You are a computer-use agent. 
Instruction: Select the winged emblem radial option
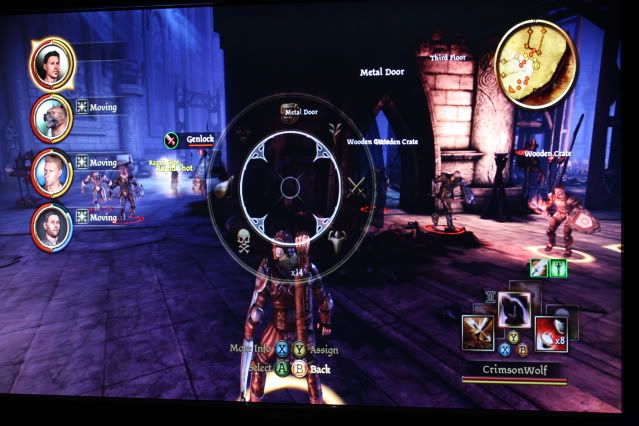338,130
